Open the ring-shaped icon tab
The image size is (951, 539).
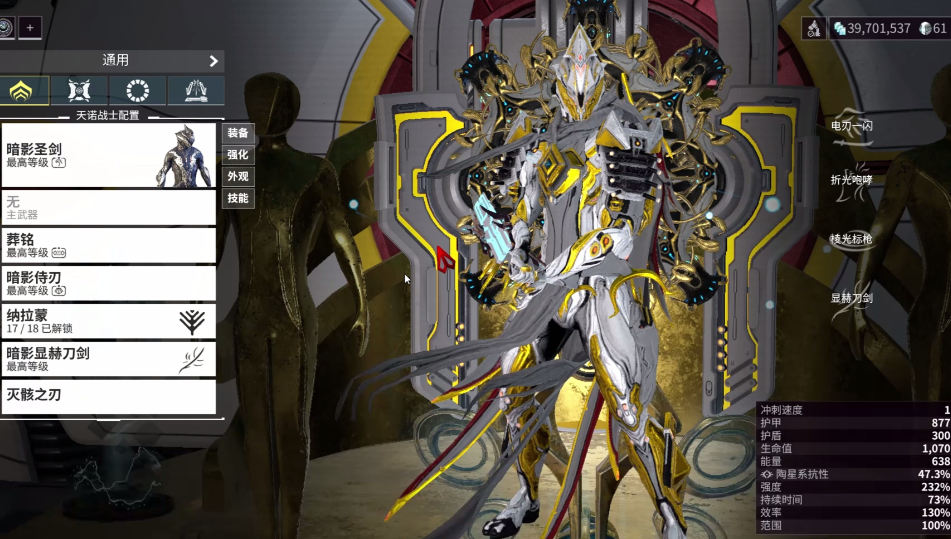tap(138, 91)
